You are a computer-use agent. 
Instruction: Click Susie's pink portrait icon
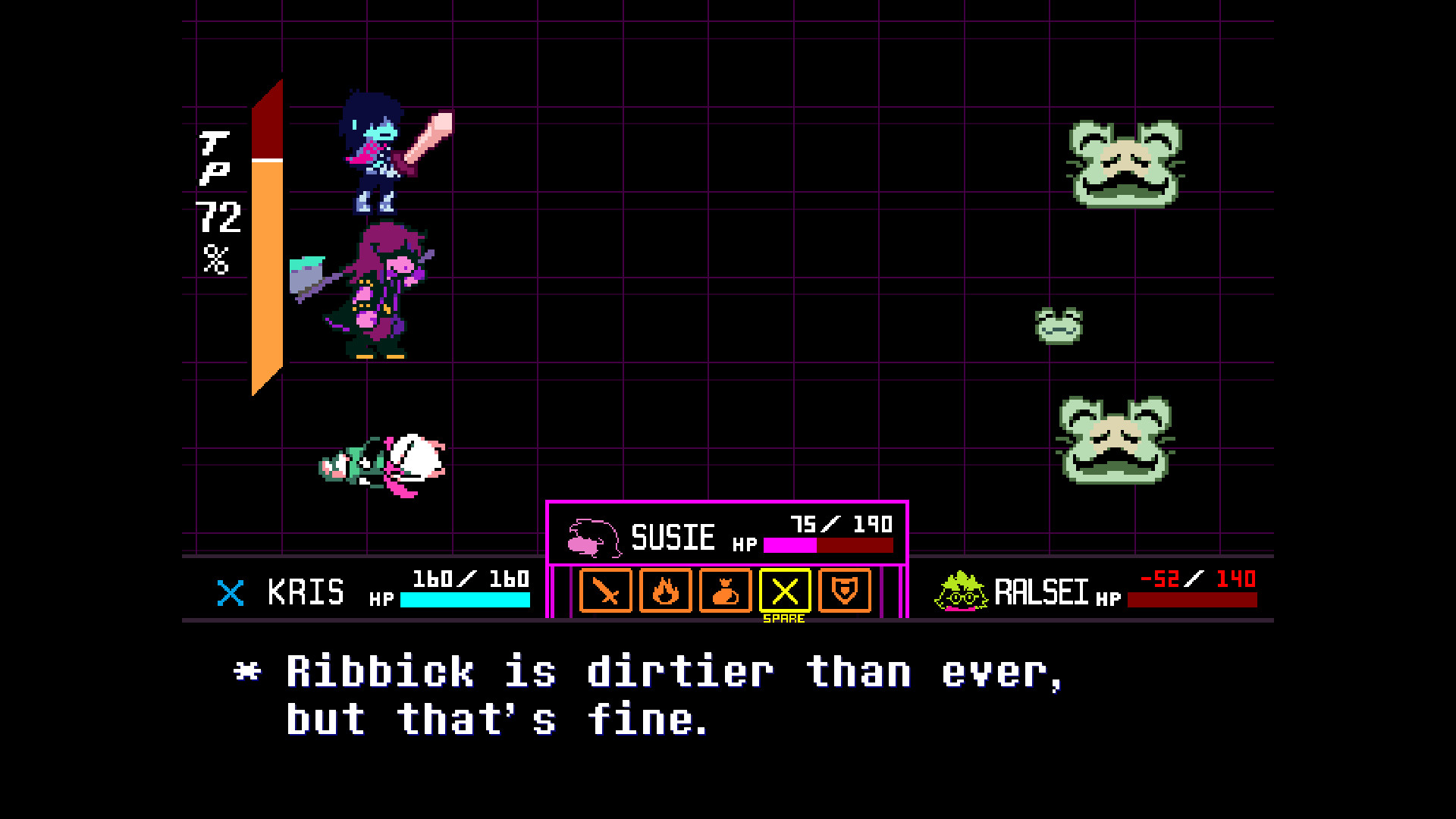(x=595, y=536)
